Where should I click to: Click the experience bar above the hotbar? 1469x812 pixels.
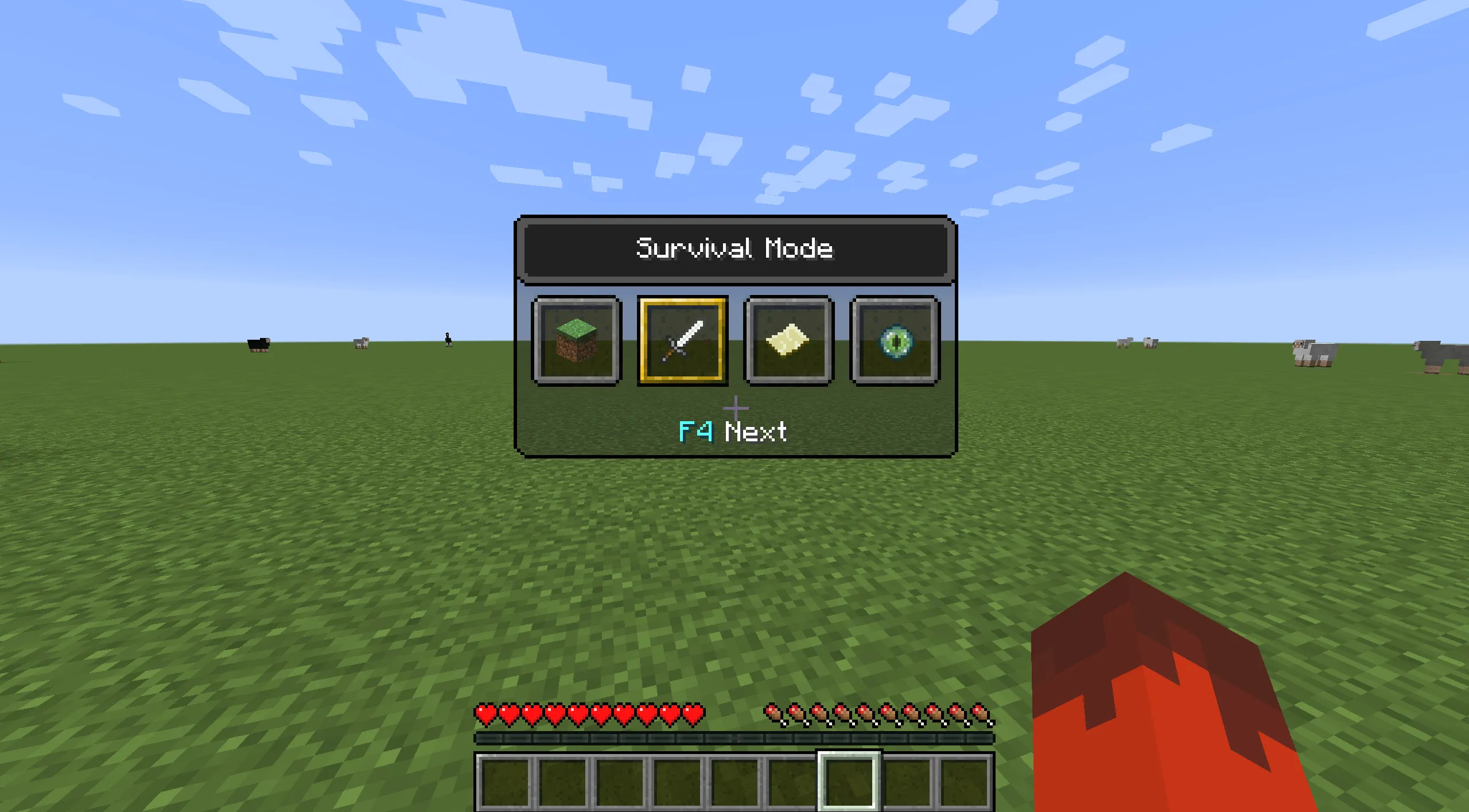[x=734, y=740]
